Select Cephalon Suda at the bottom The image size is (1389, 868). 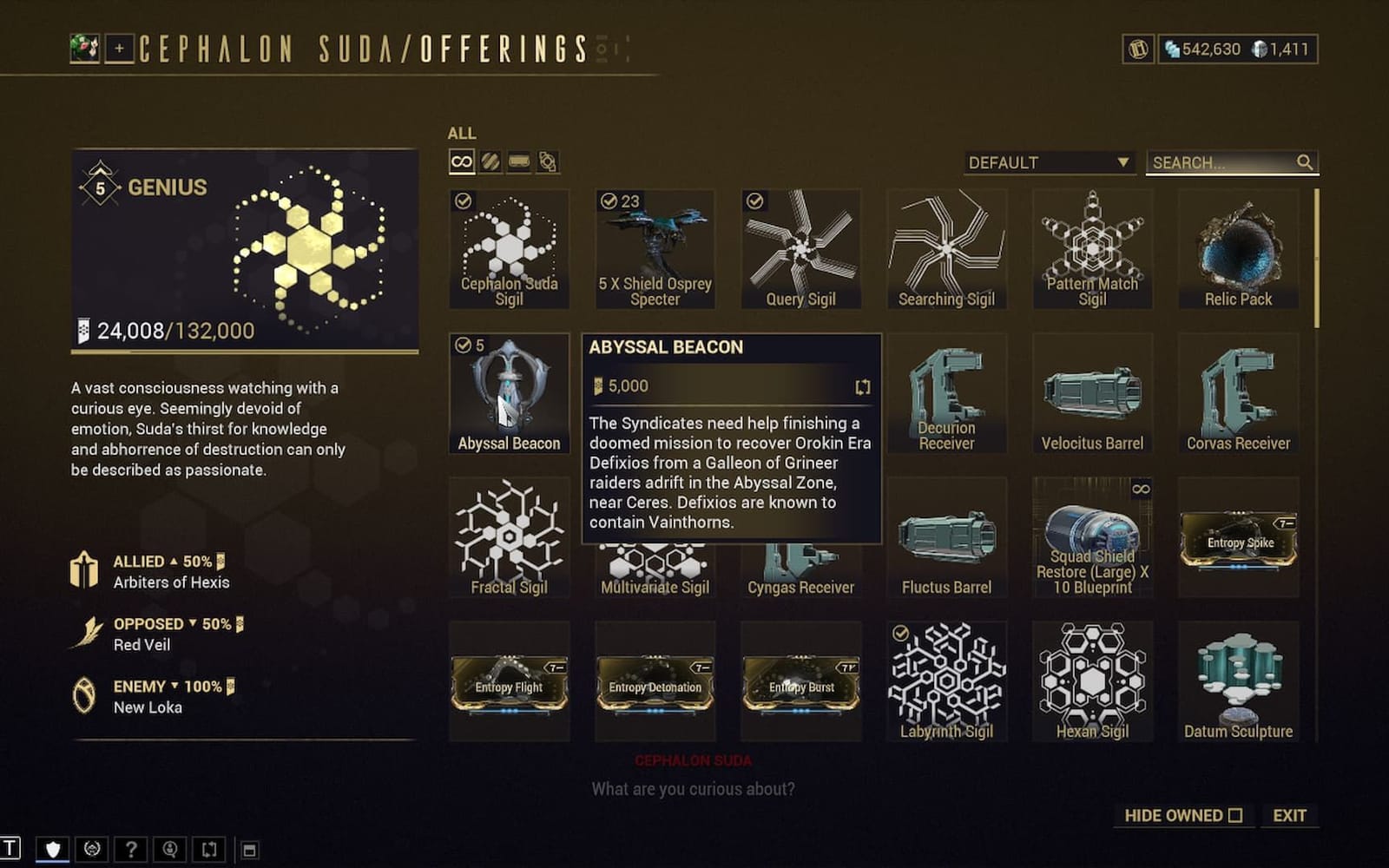click(694, 760)
